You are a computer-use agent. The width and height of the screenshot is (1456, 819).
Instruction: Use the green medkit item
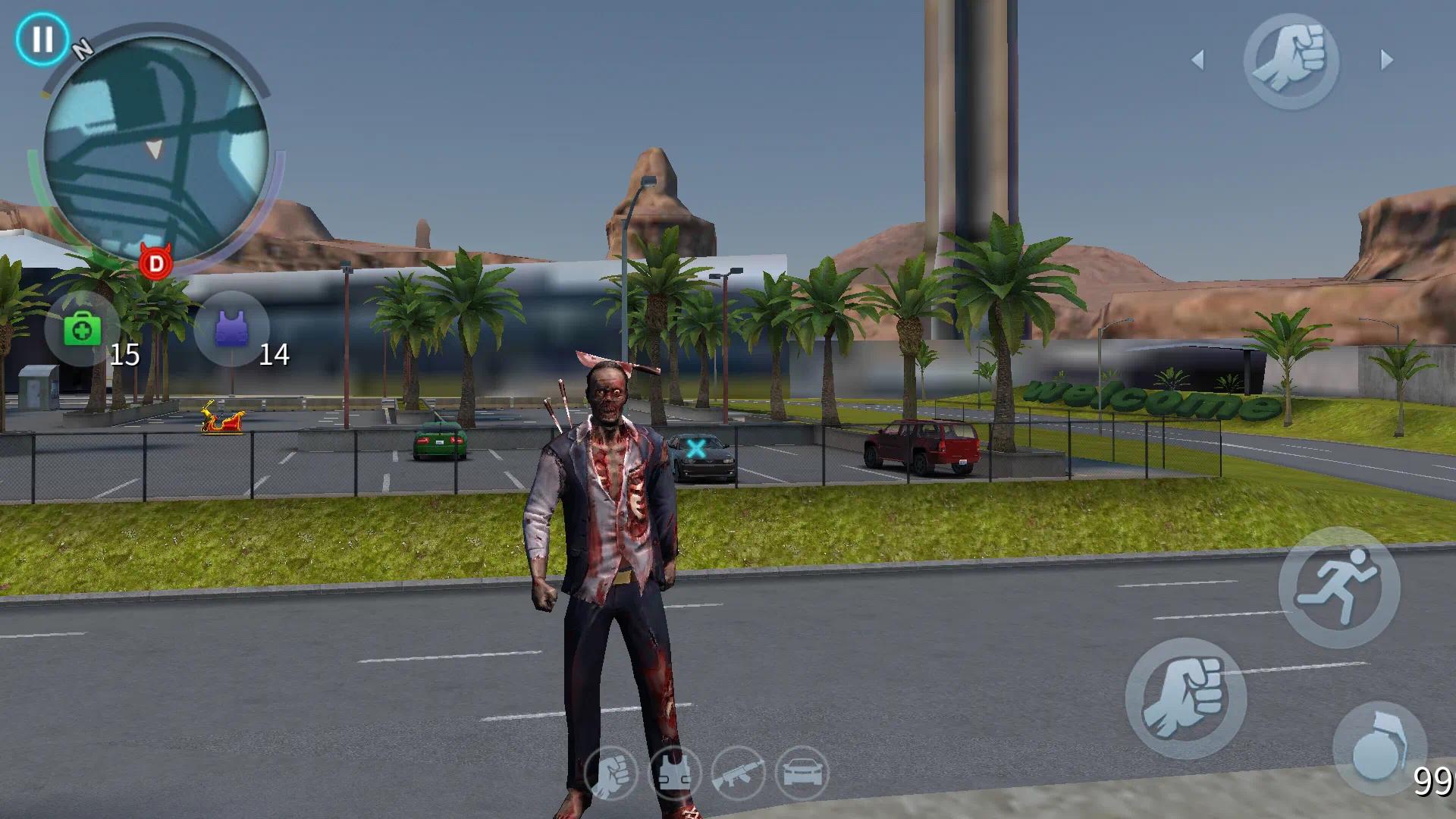82,330
